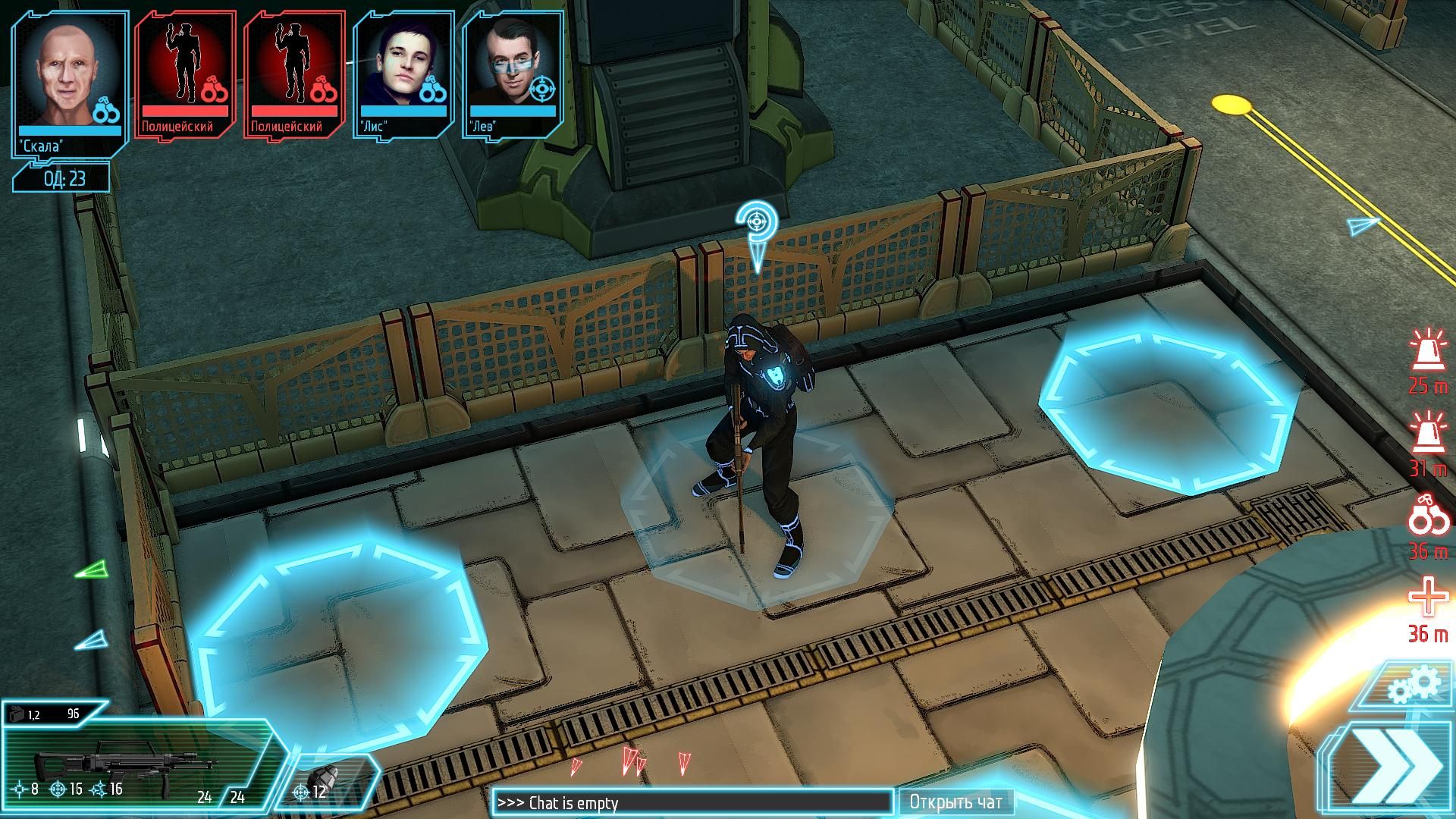Click the police siren marker at 31 m
The width and height of the screenshot is (1456, 819).
click(x=1428, y=444)
